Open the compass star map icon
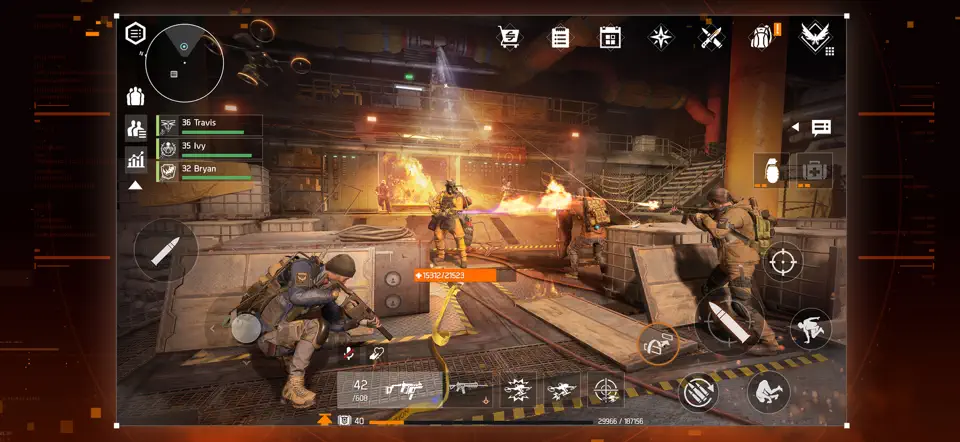 click(x=661, y=38)
